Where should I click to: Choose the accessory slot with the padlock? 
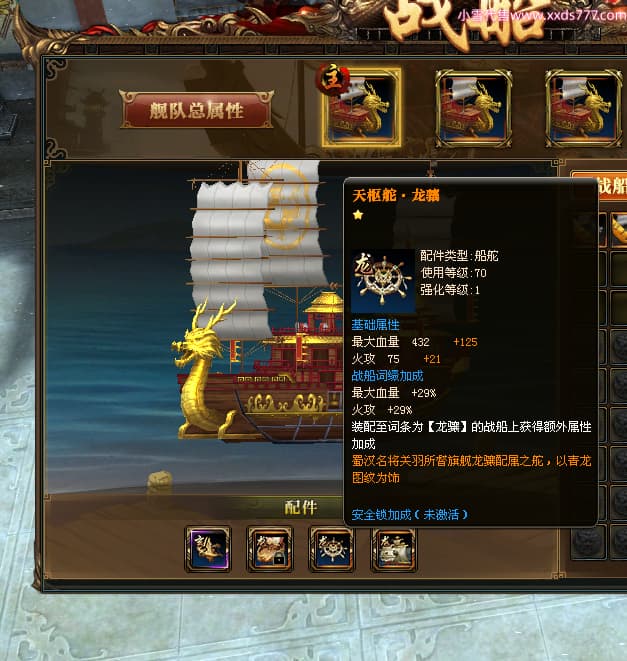coord(270,549)
